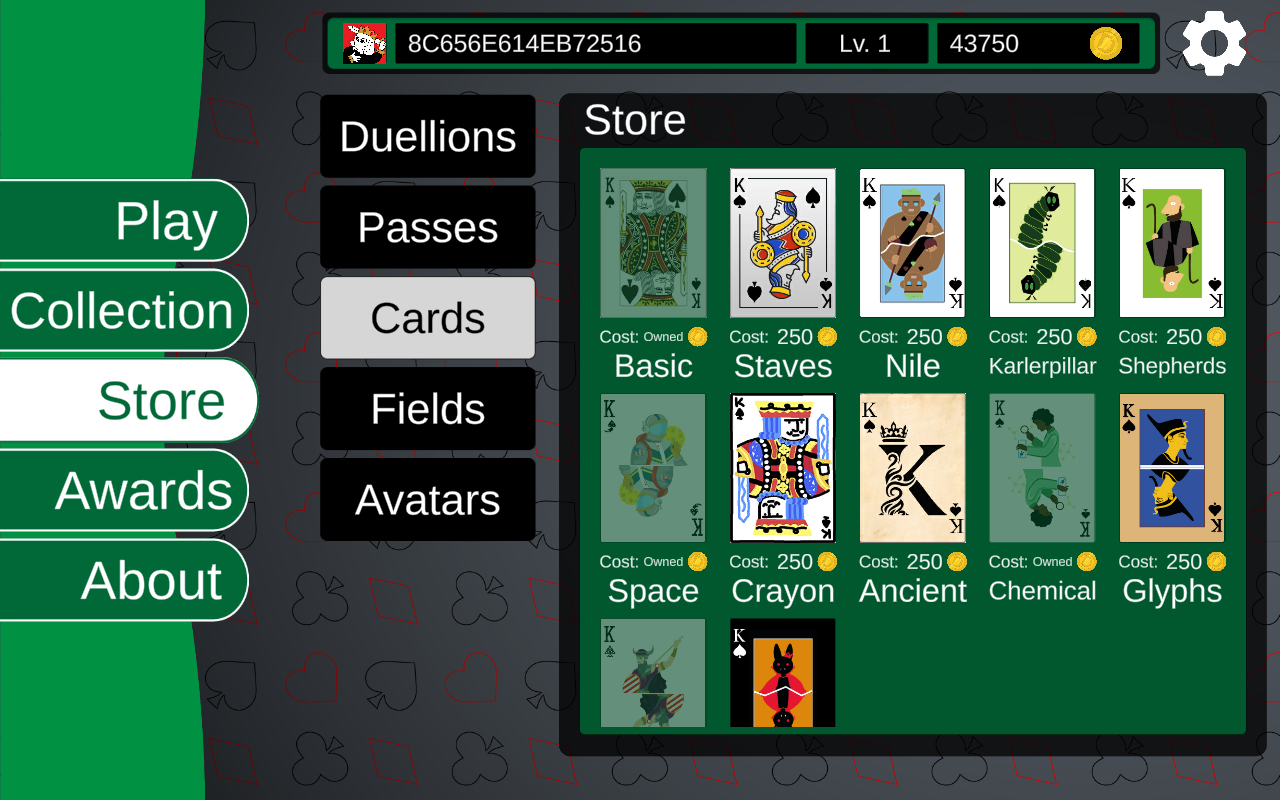This screenshot has width=1280, height=800.
Task: Open the Passes tab
Action: (x=427, y=228)
